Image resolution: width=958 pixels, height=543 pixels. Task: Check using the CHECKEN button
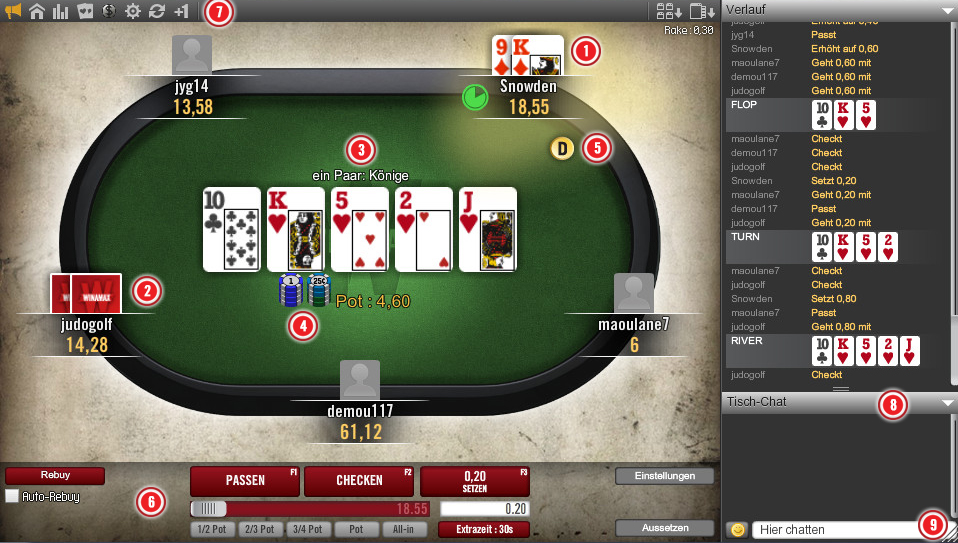pos(359,481)
